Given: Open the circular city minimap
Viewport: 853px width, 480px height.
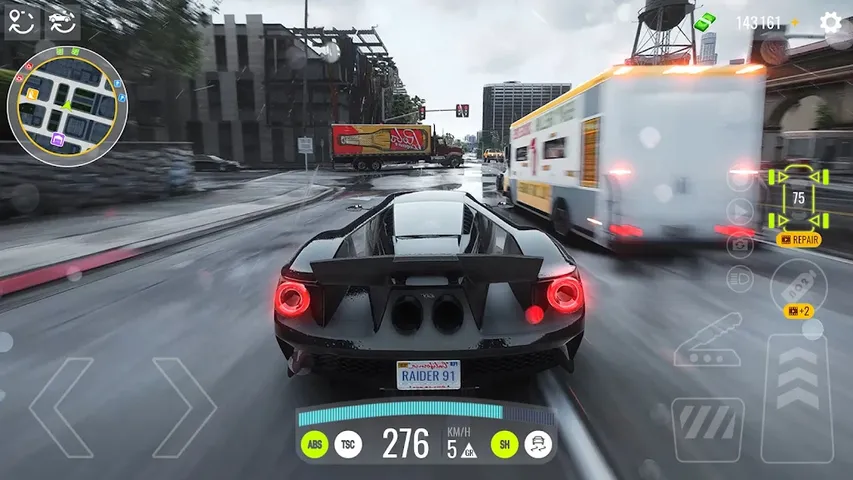Looking at the screenshot, I should [x=66, y=105].
